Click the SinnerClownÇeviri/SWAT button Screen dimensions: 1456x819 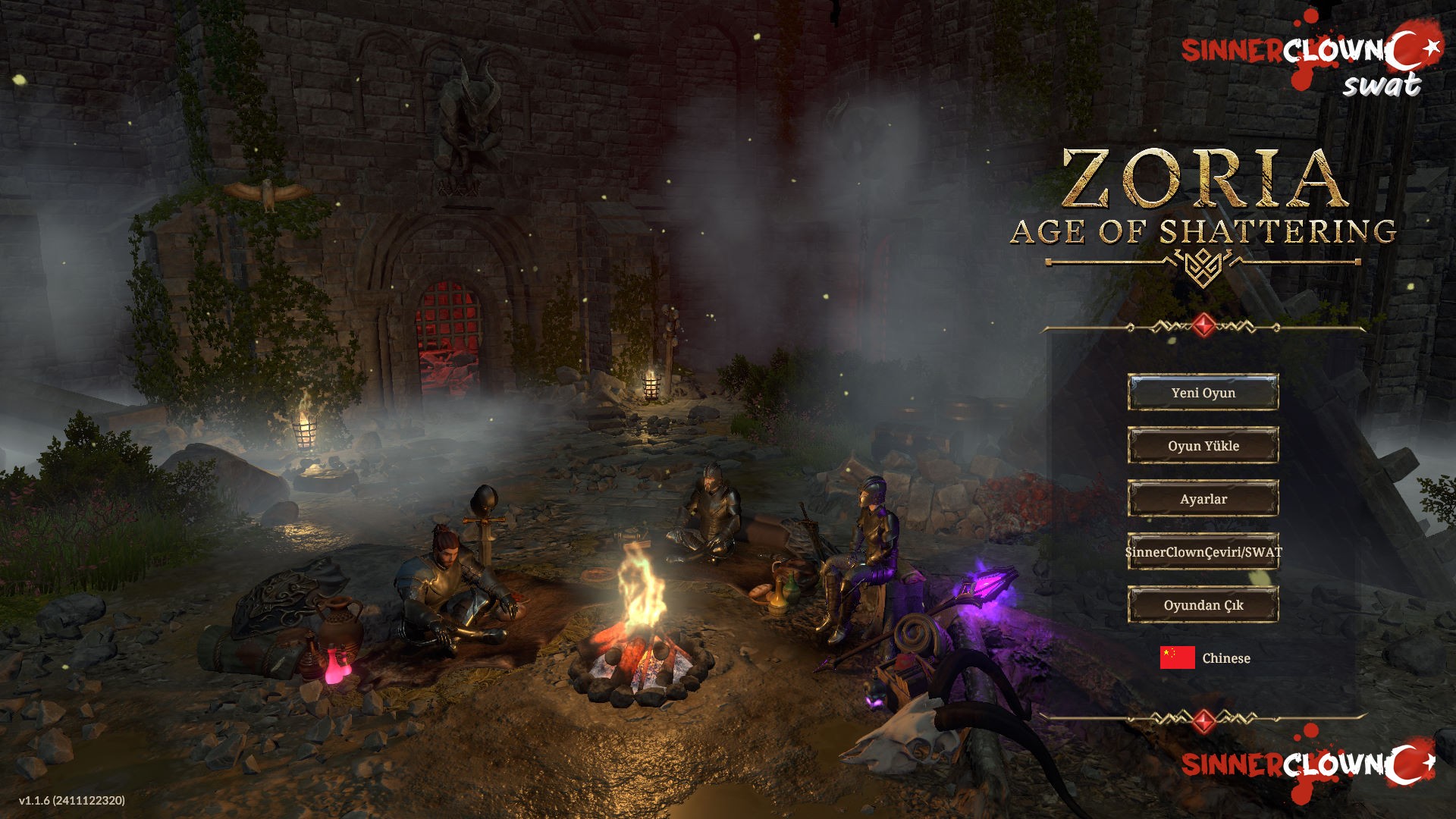click(x=1203, y=551)
